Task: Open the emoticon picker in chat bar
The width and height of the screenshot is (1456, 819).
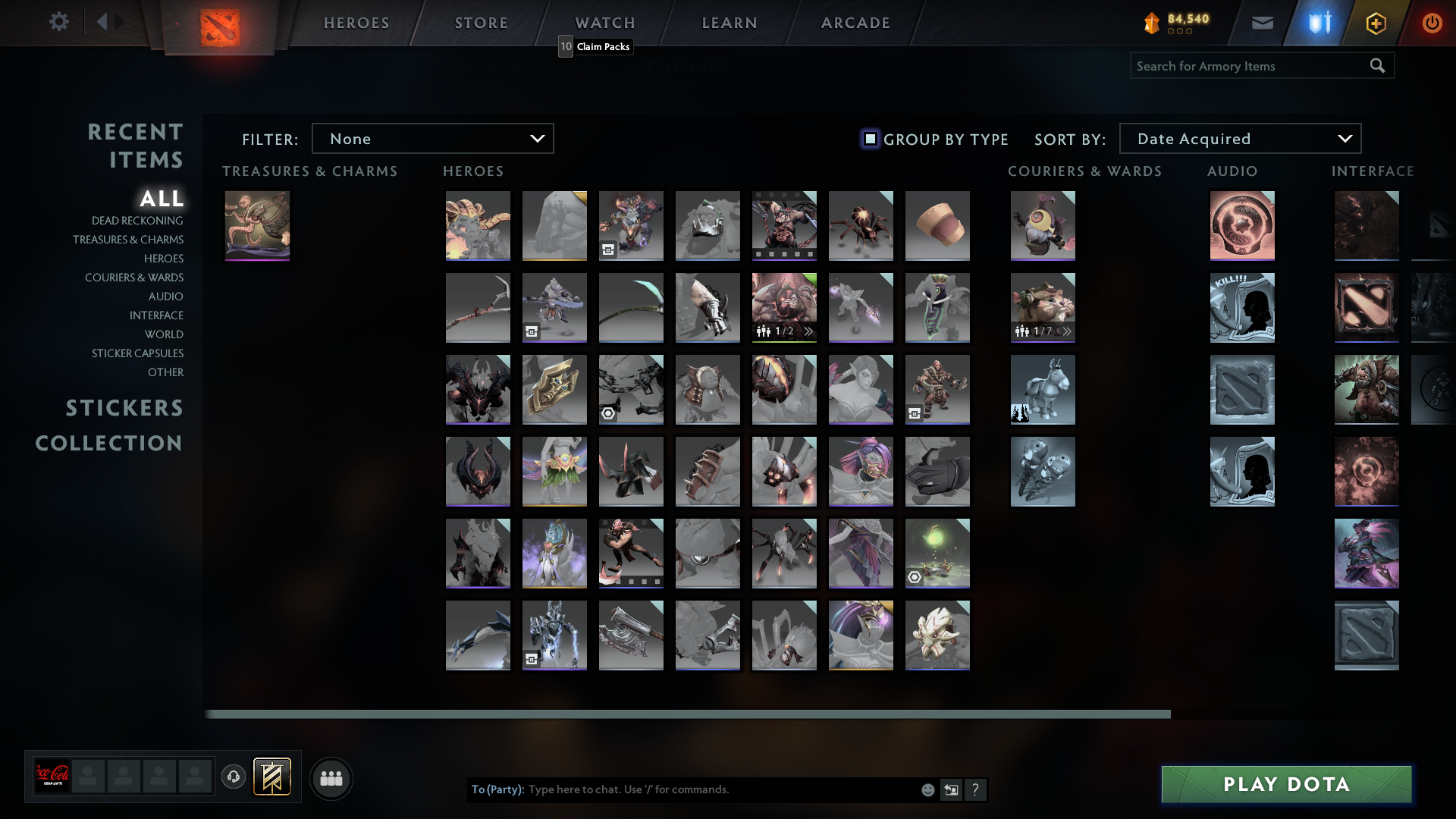Action: point(927,789)
